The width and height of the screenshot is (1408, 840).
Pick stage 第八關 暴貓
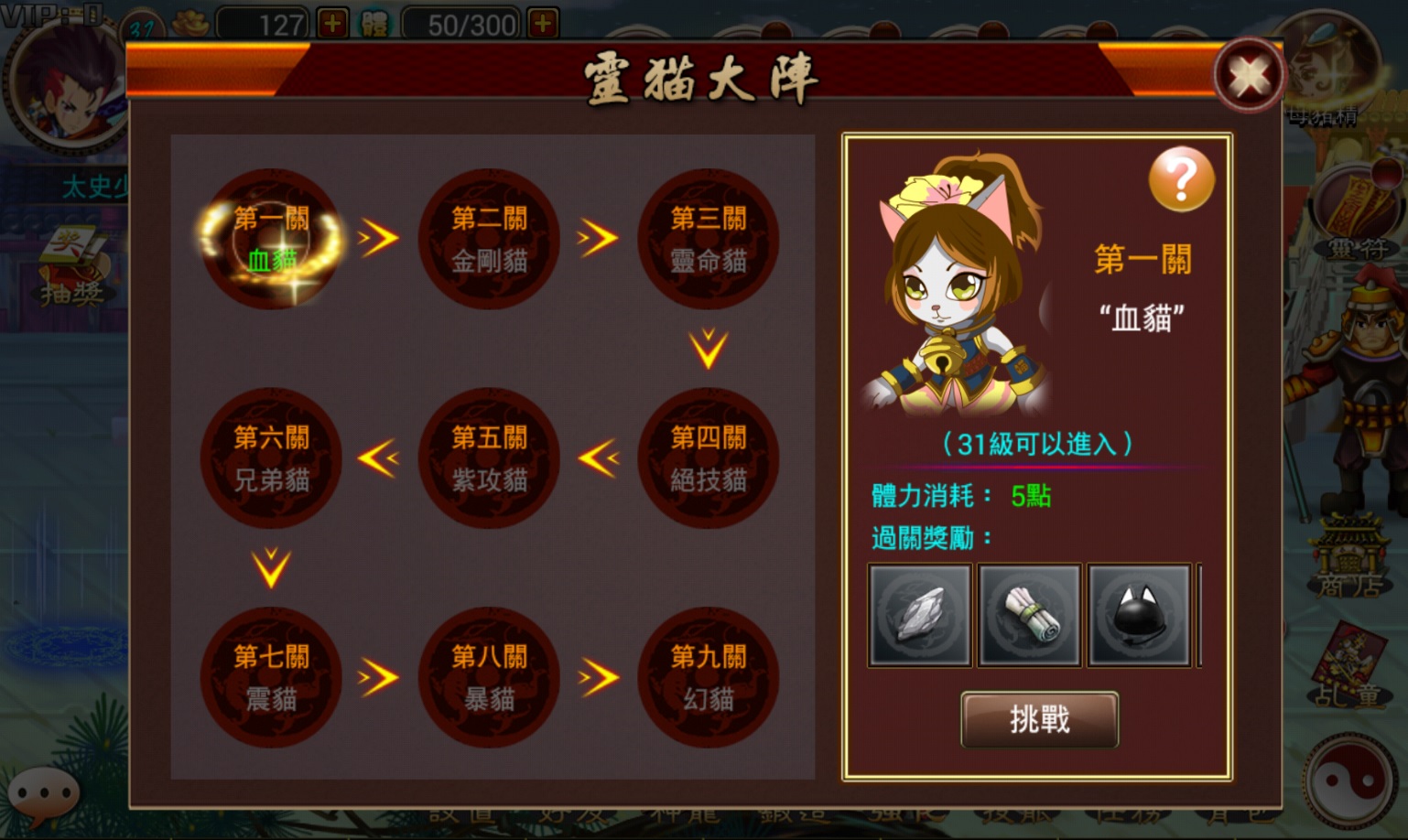489,677
